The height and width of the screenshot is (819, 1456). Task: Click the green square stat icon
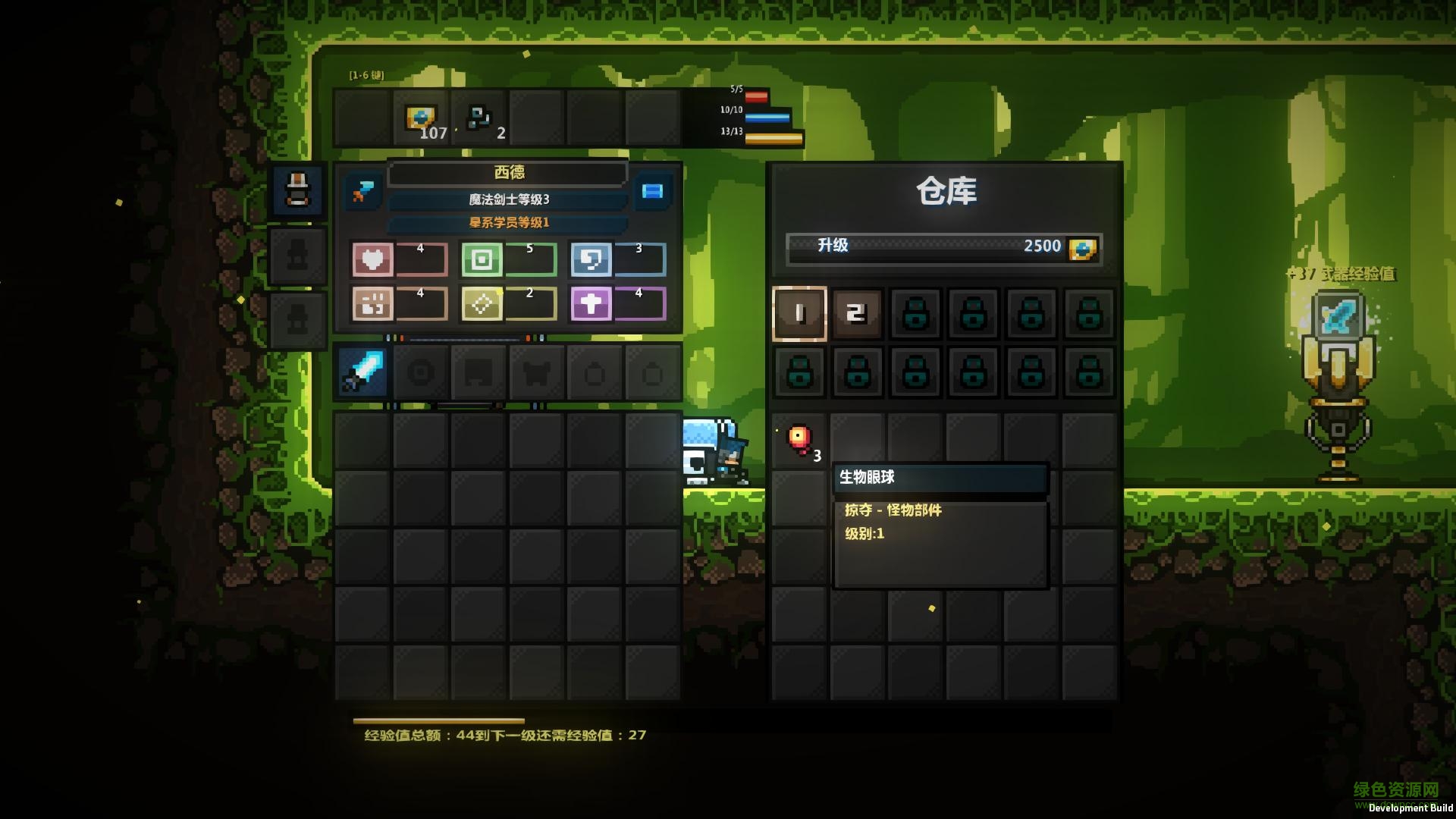[x=482, y=260]
